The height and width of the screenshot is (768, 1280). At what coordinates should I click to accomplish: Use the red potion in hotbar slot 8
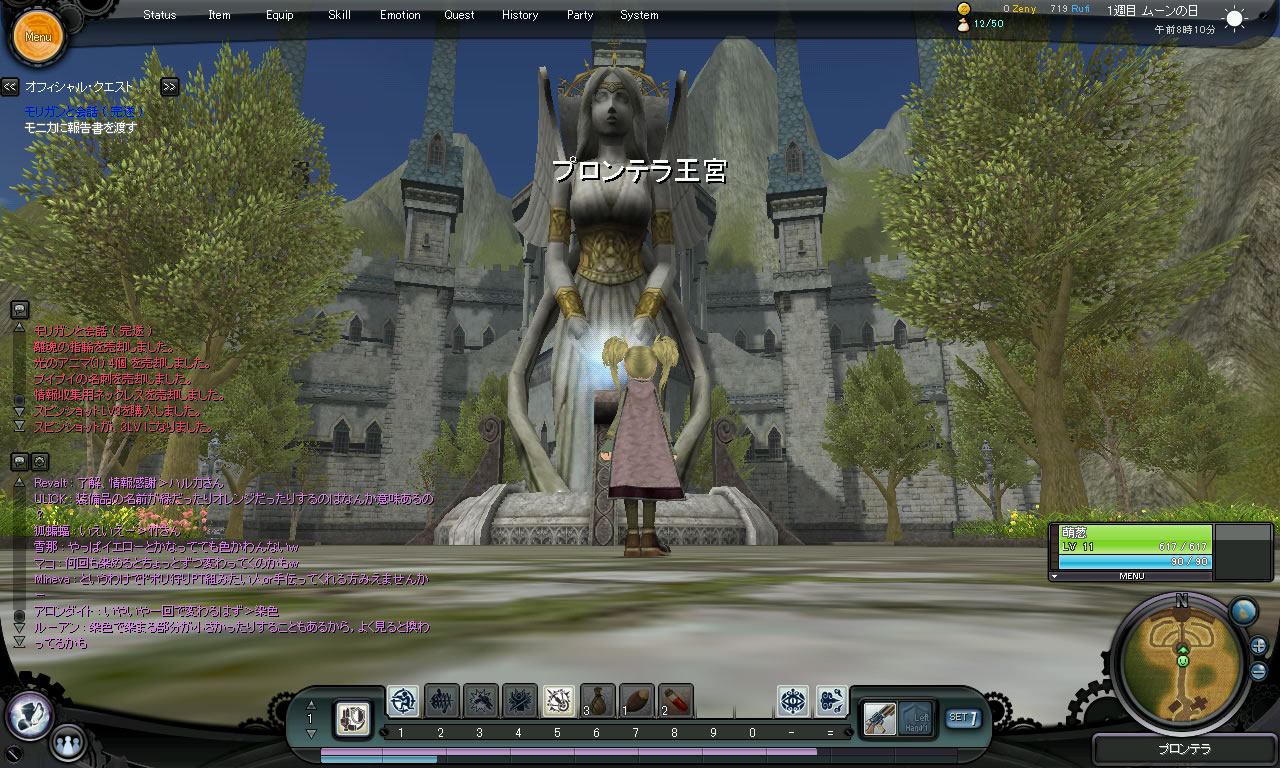[676, 701]
